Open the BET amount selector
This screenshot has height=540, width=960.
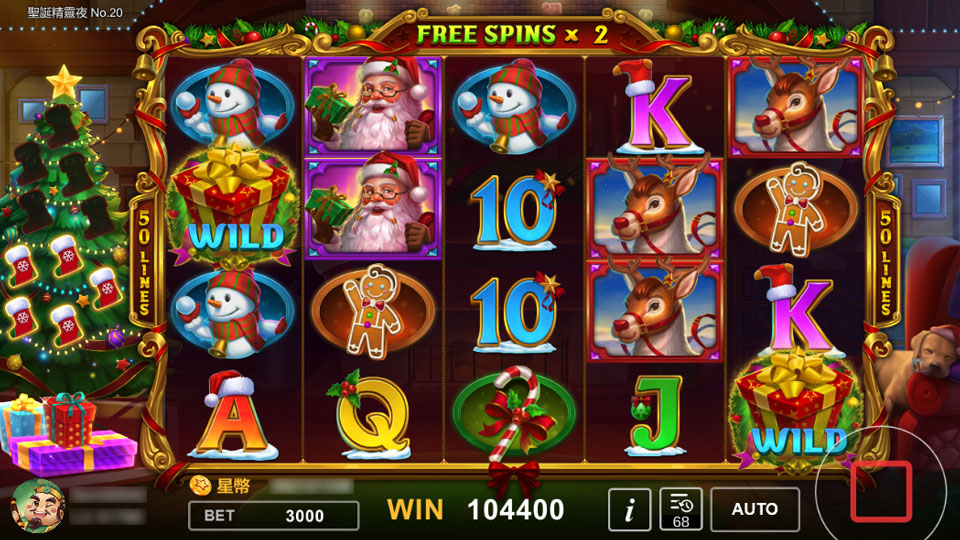273,516
